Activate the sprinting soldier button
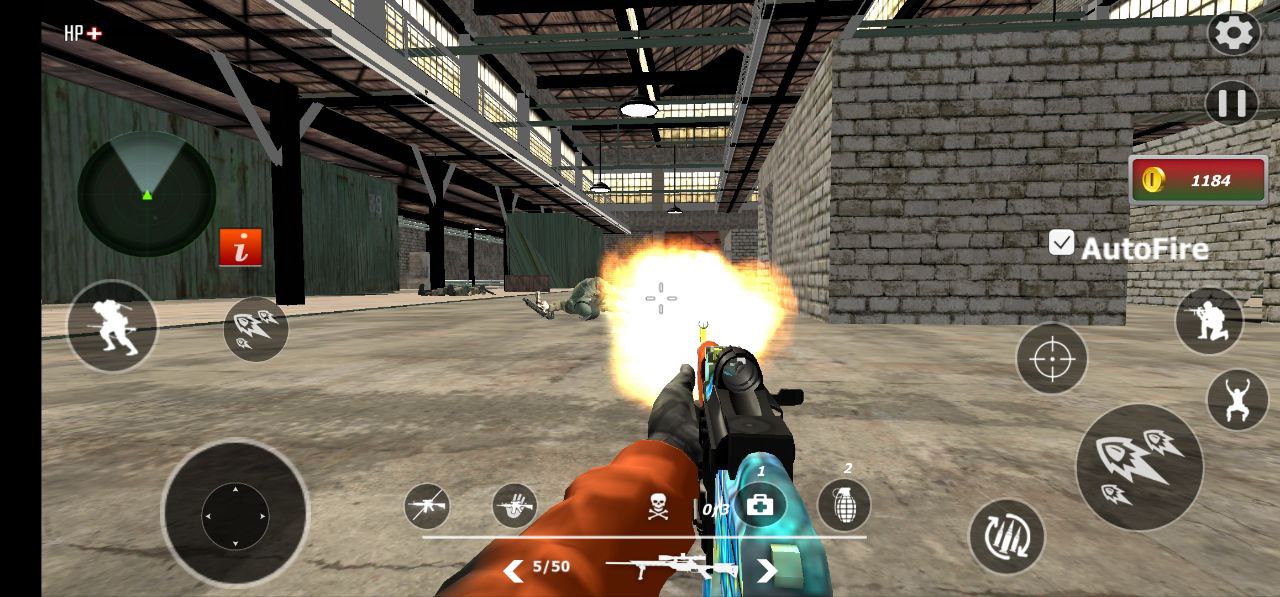The width and height of the screenshot is (1280, 597). (112, 326)
